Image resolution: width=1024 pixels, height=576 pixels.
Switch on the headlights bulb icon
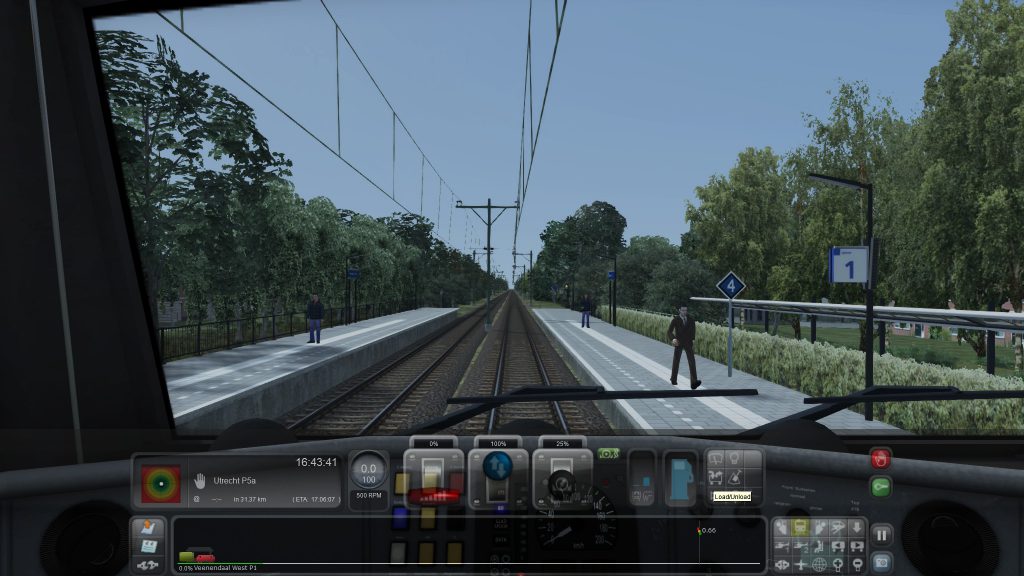click(734, 459)
